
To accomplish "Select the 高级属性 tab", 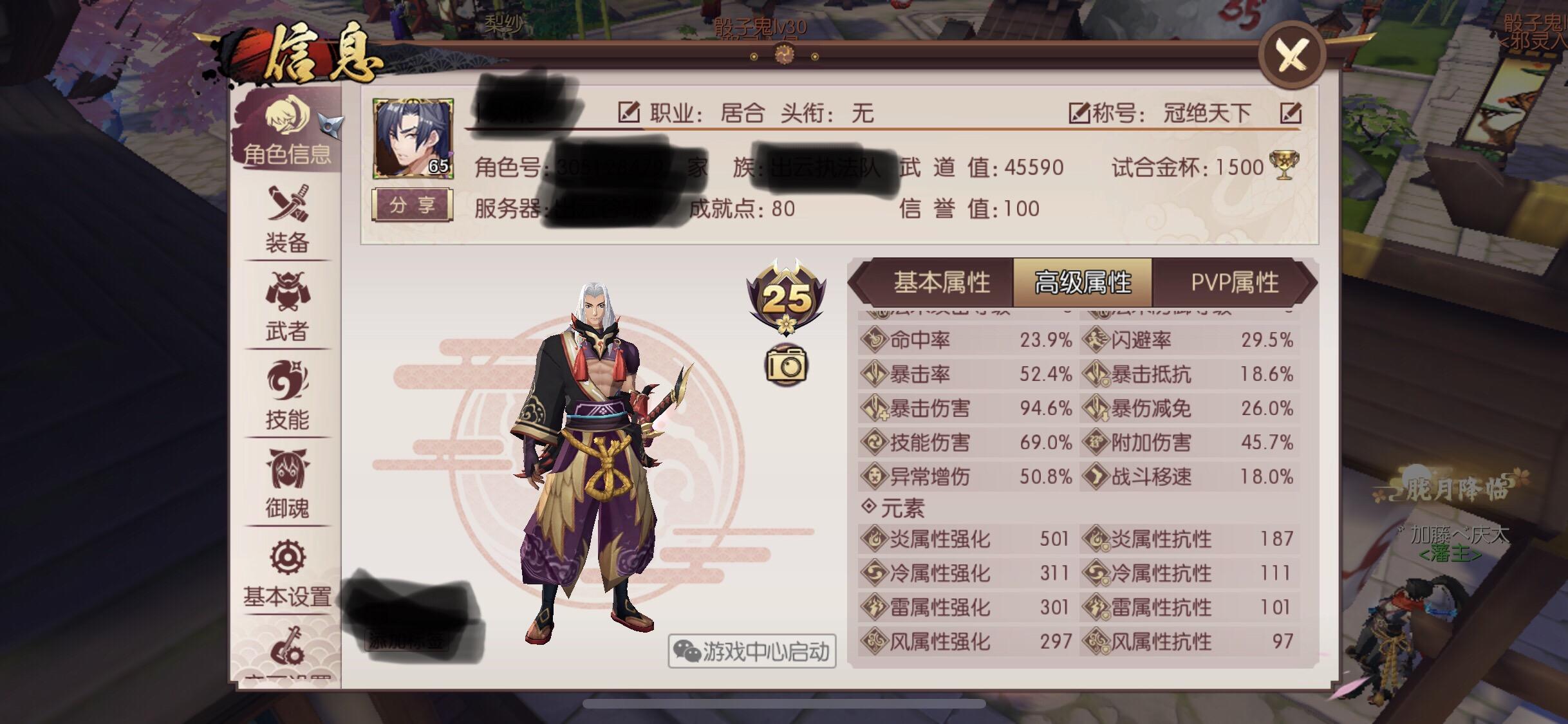I will 1085,282.
